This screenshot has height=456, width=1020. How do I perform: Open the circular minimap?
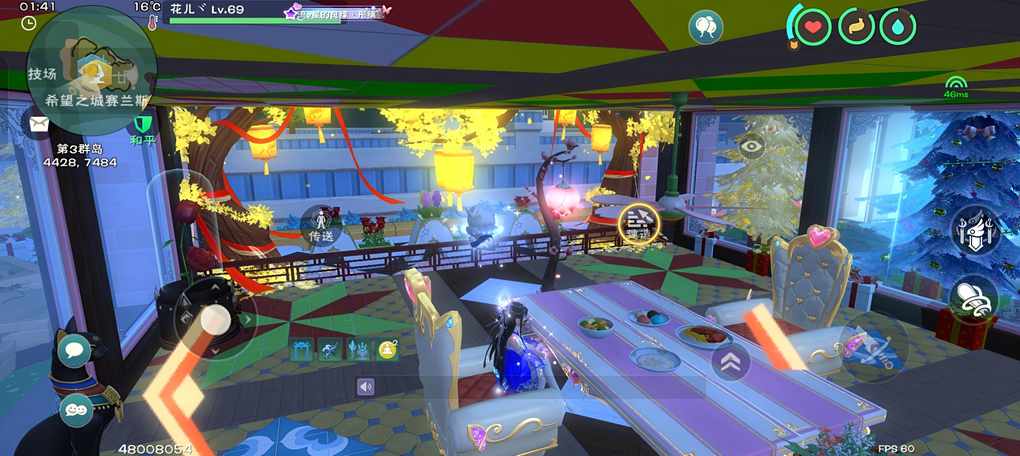click(90, 71)
